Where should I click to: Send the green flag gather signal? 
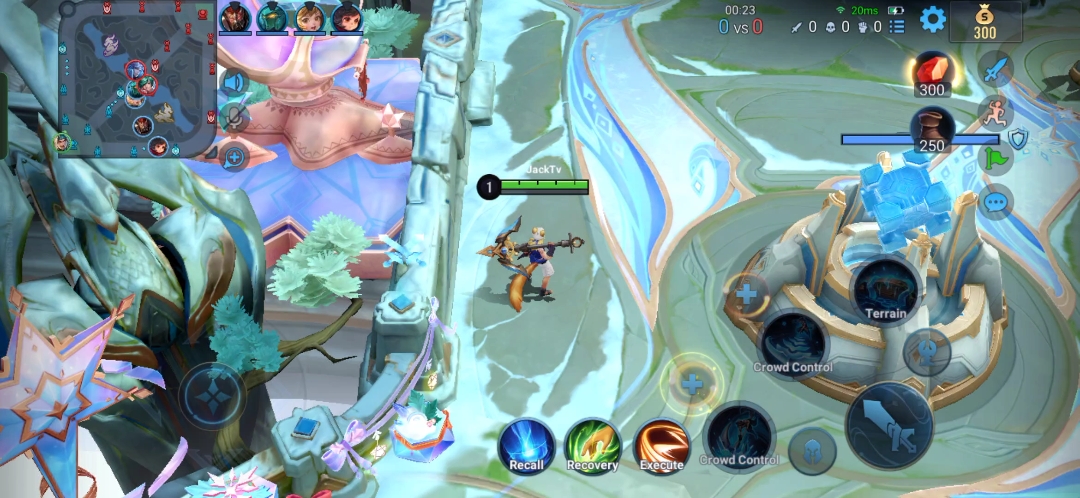coord(994,158)
